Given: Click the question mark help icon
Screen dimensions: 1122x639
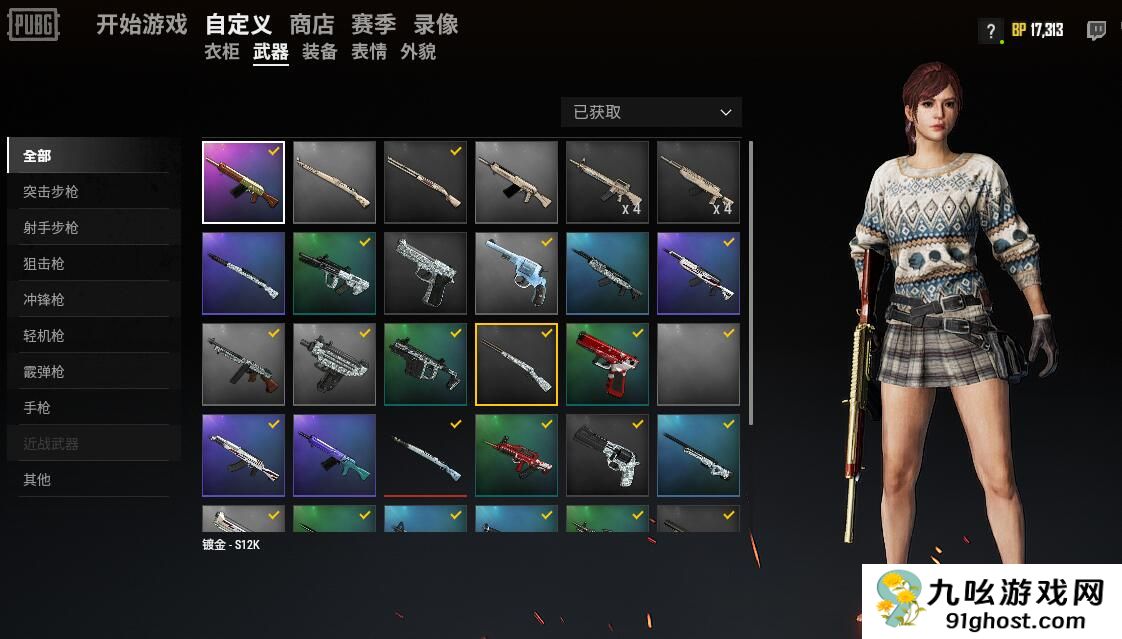Looking at the screenshot, I should click(990, 30).
